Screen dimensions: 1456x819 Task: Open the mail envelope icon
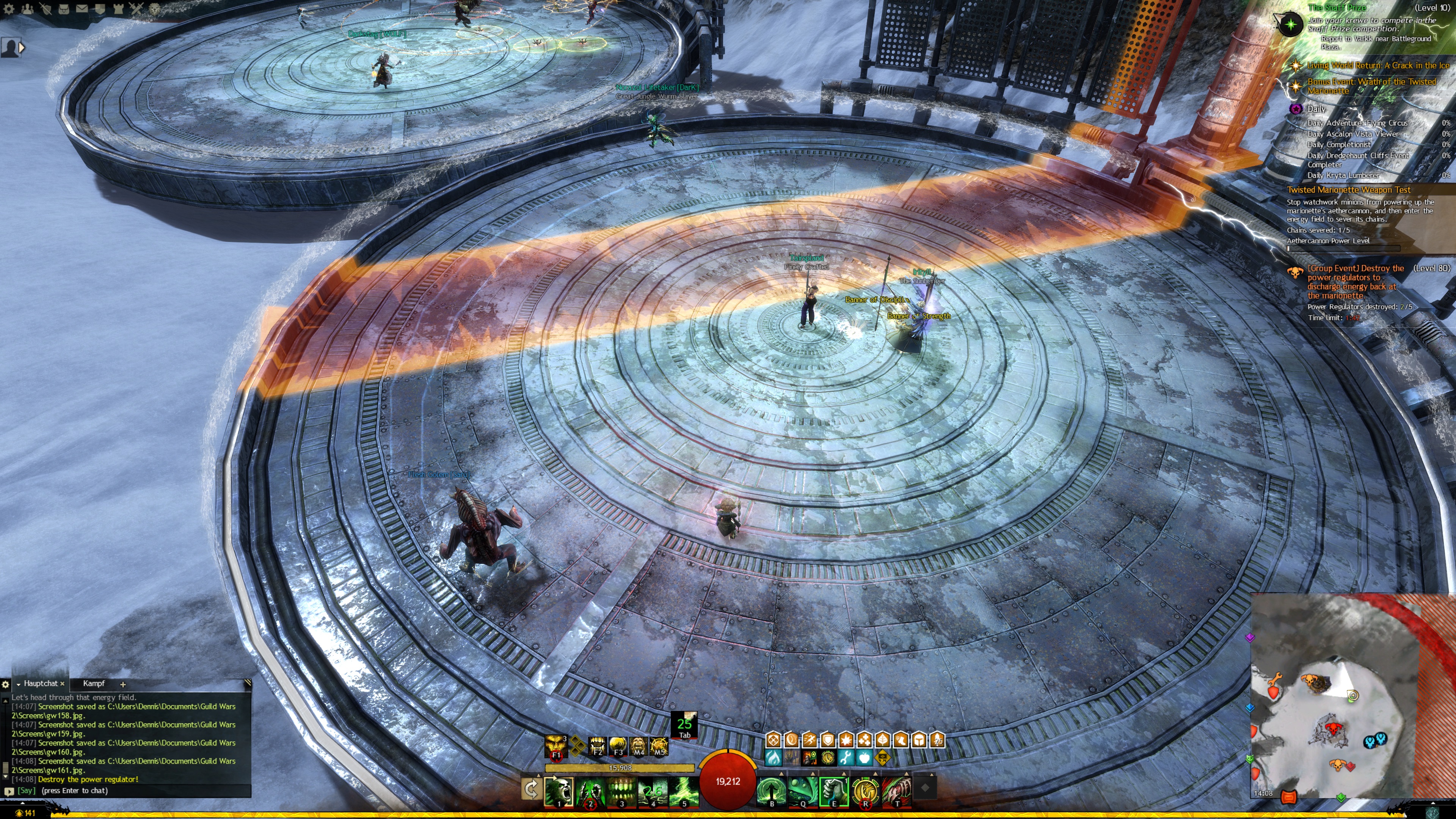click(82, 8)
